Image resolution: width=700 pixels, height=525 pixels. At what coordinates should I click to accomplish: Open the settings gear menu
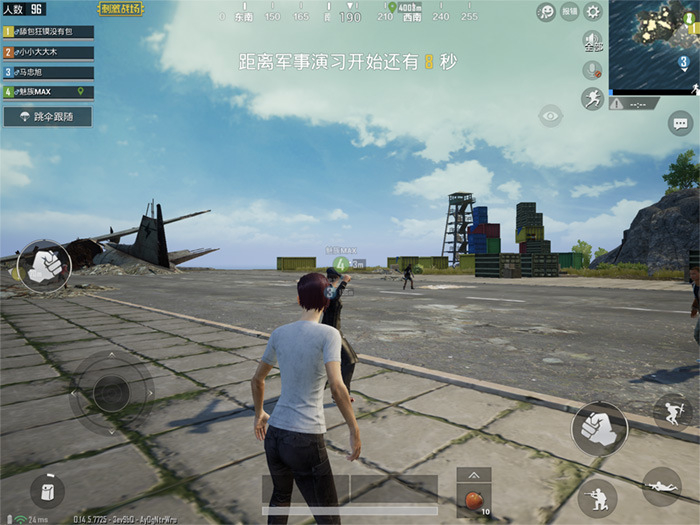[593, 12]
